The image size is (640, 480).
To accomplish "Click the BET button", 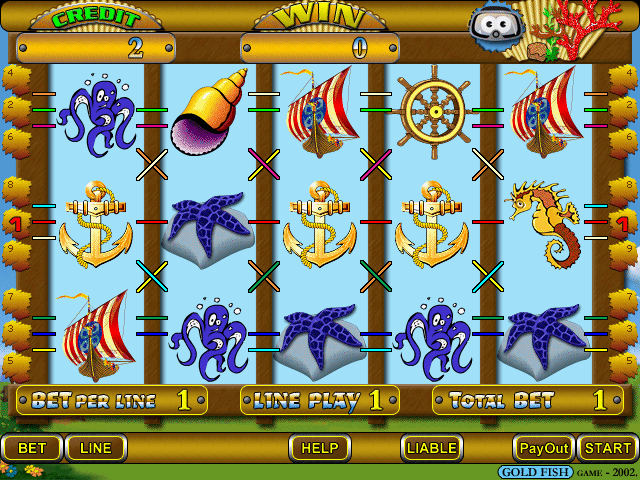I will coord(32,448).
